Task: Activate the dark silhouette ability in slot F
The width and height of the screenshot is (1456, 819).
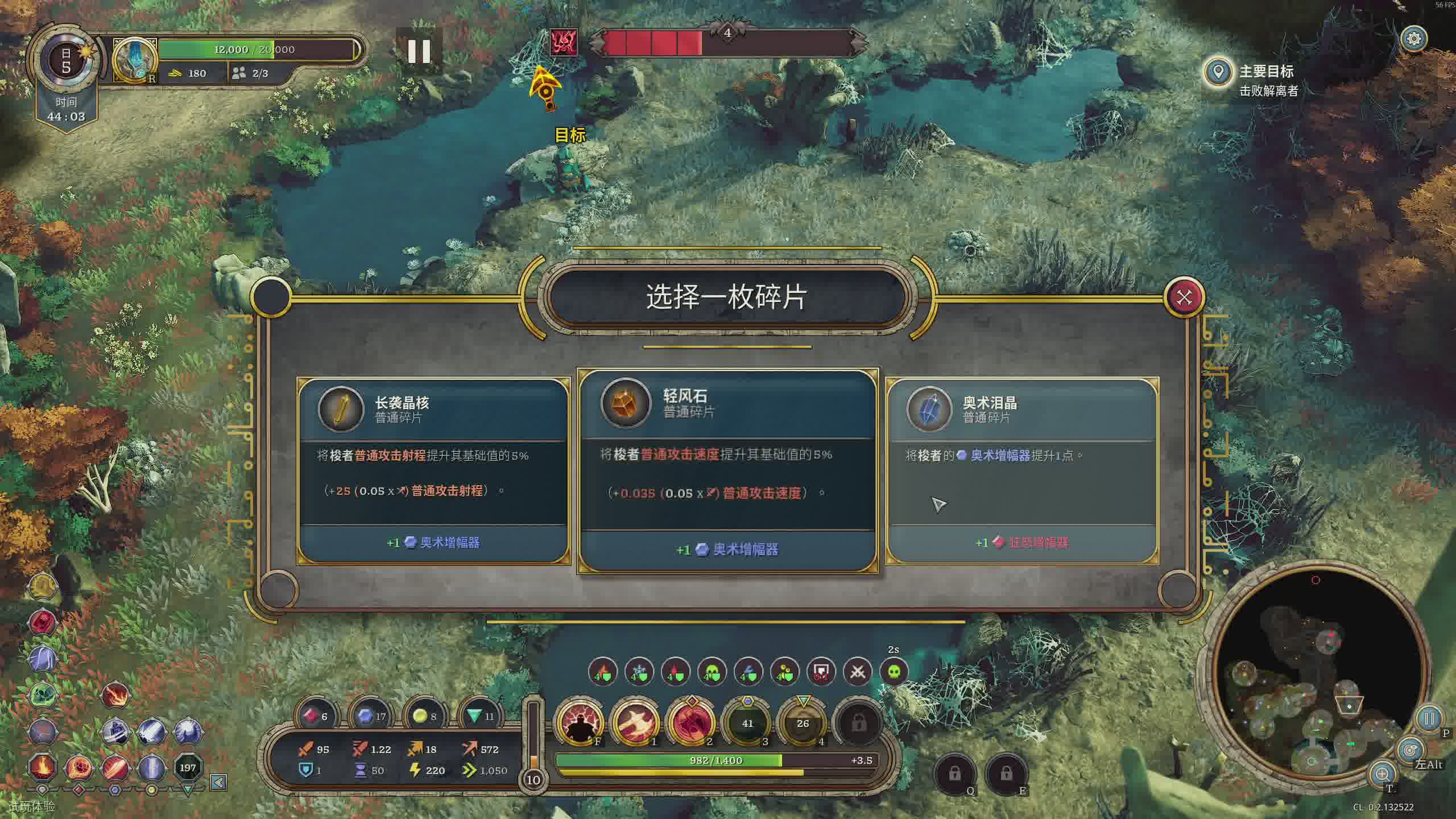Action: pyautogui.click(x=579, y=723)
